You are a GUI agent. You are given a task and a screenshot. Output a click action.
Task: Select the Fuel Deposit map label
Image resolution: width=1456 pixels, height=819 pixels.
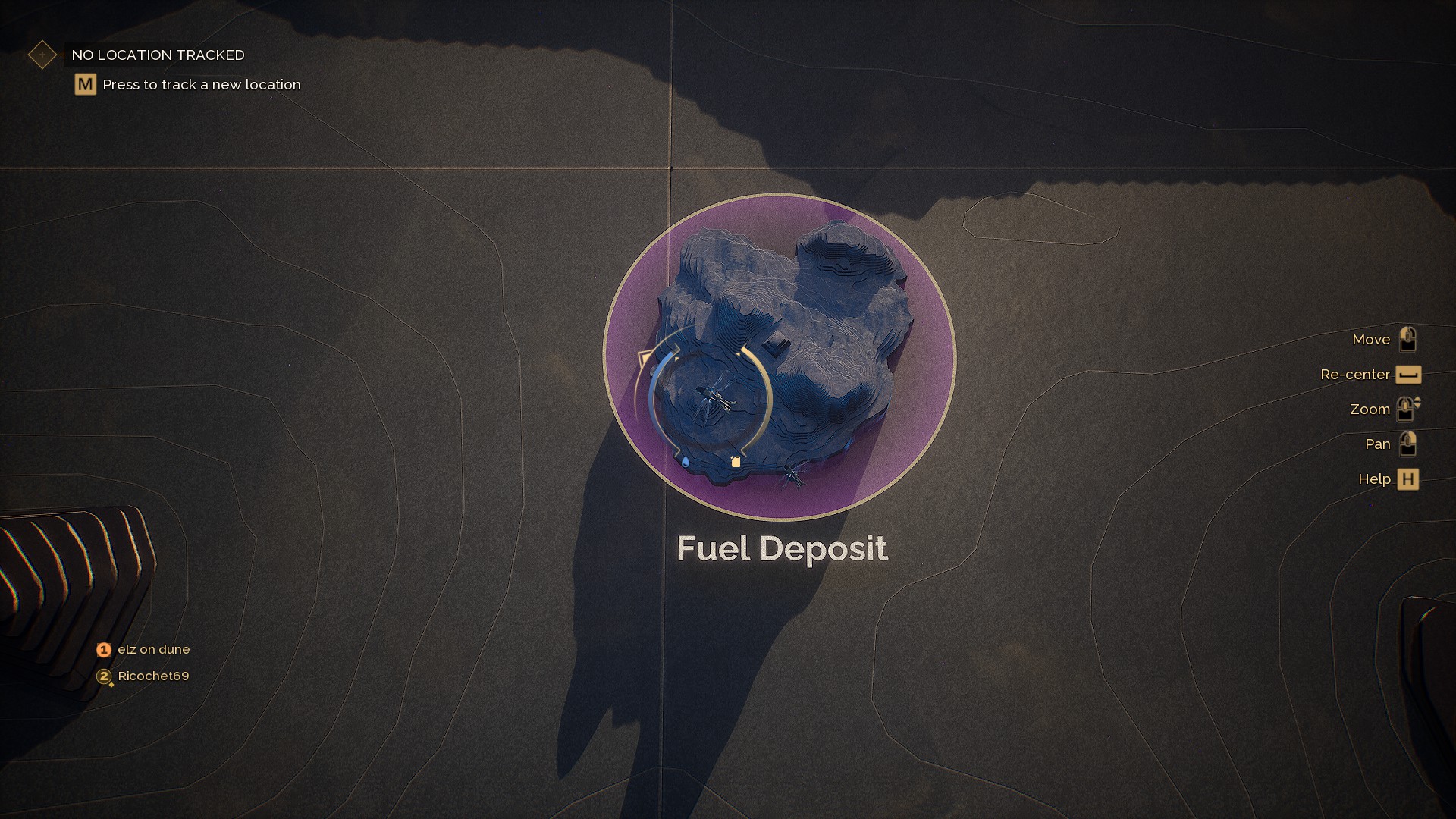click(x=782, y=548)
